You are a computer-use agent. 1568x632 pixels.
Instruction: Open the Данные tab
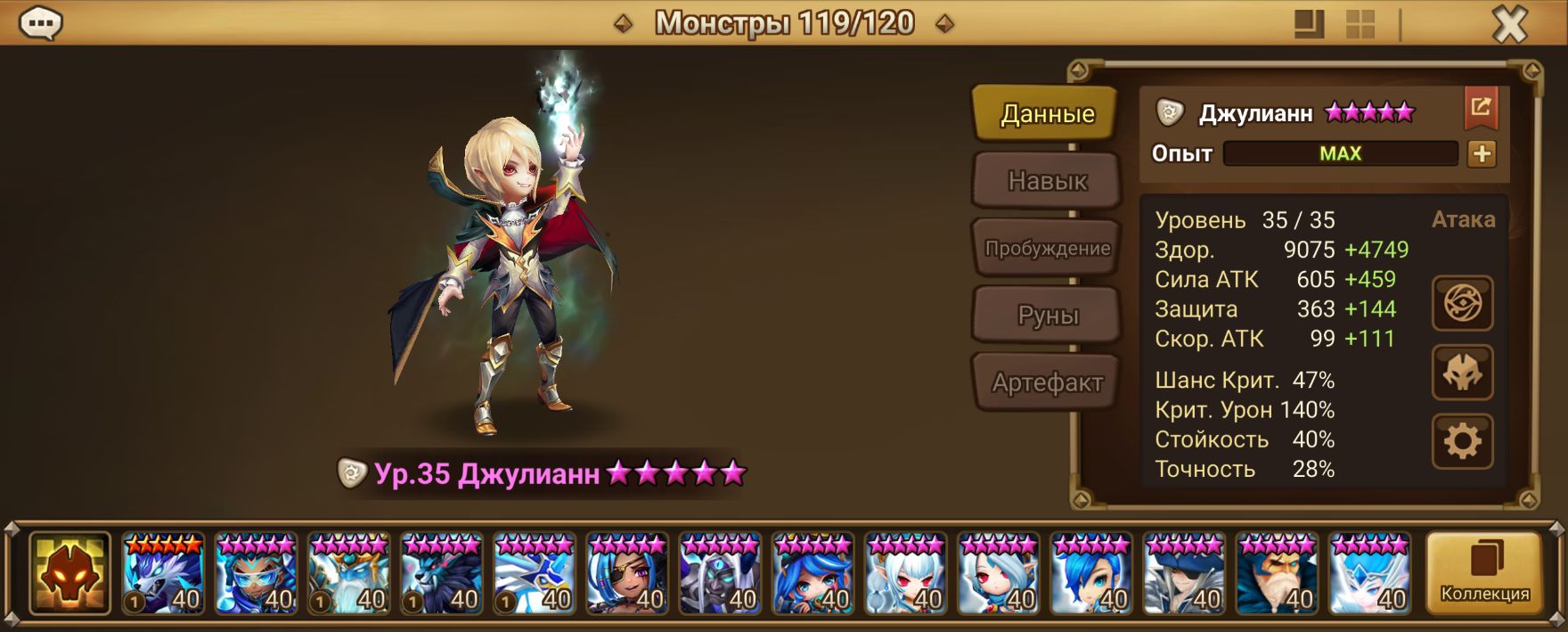[x=1046, y=114]
